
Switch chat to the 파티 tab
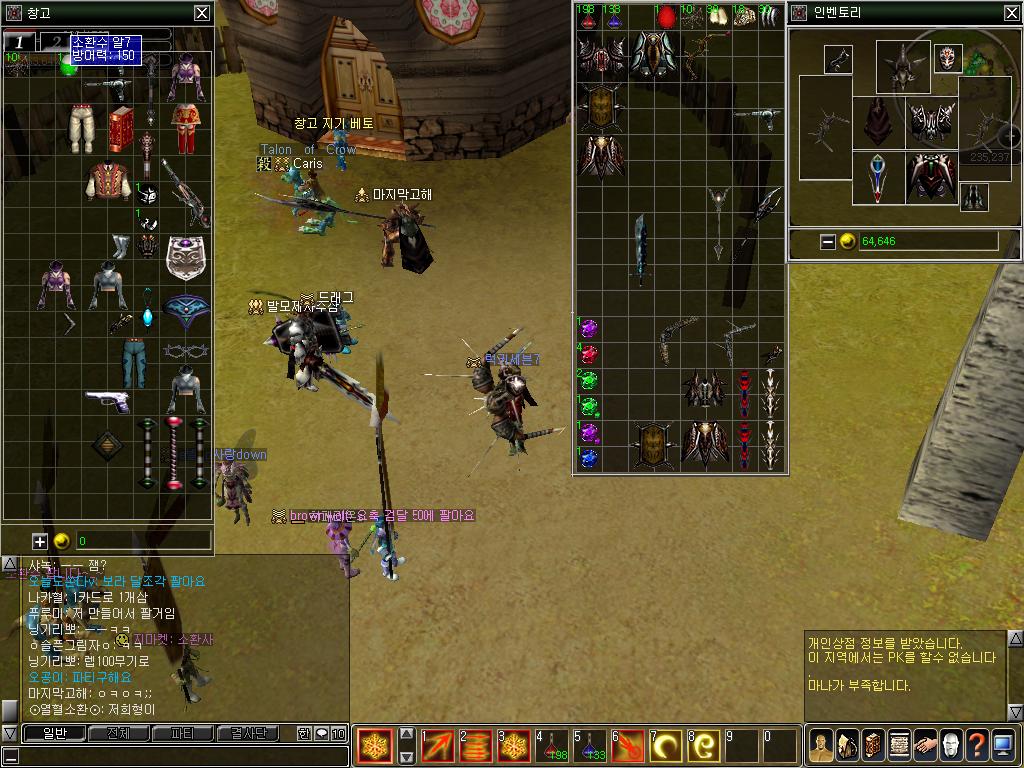tap(183, 733)
